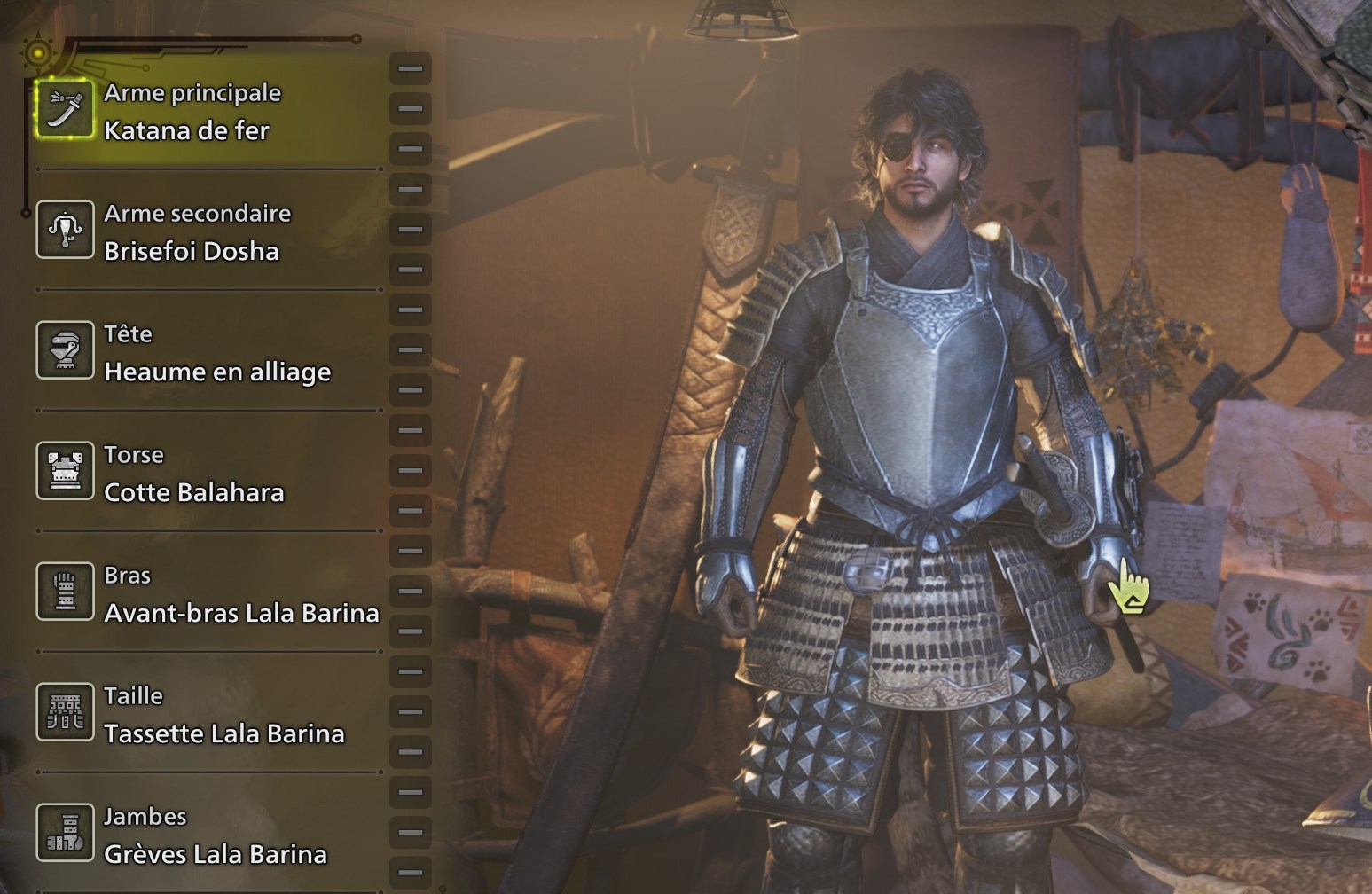The height and width of the screenshot is (894, 1372).
Task: Click the decoration slot aligned with Torse
Action: (409, 471)
